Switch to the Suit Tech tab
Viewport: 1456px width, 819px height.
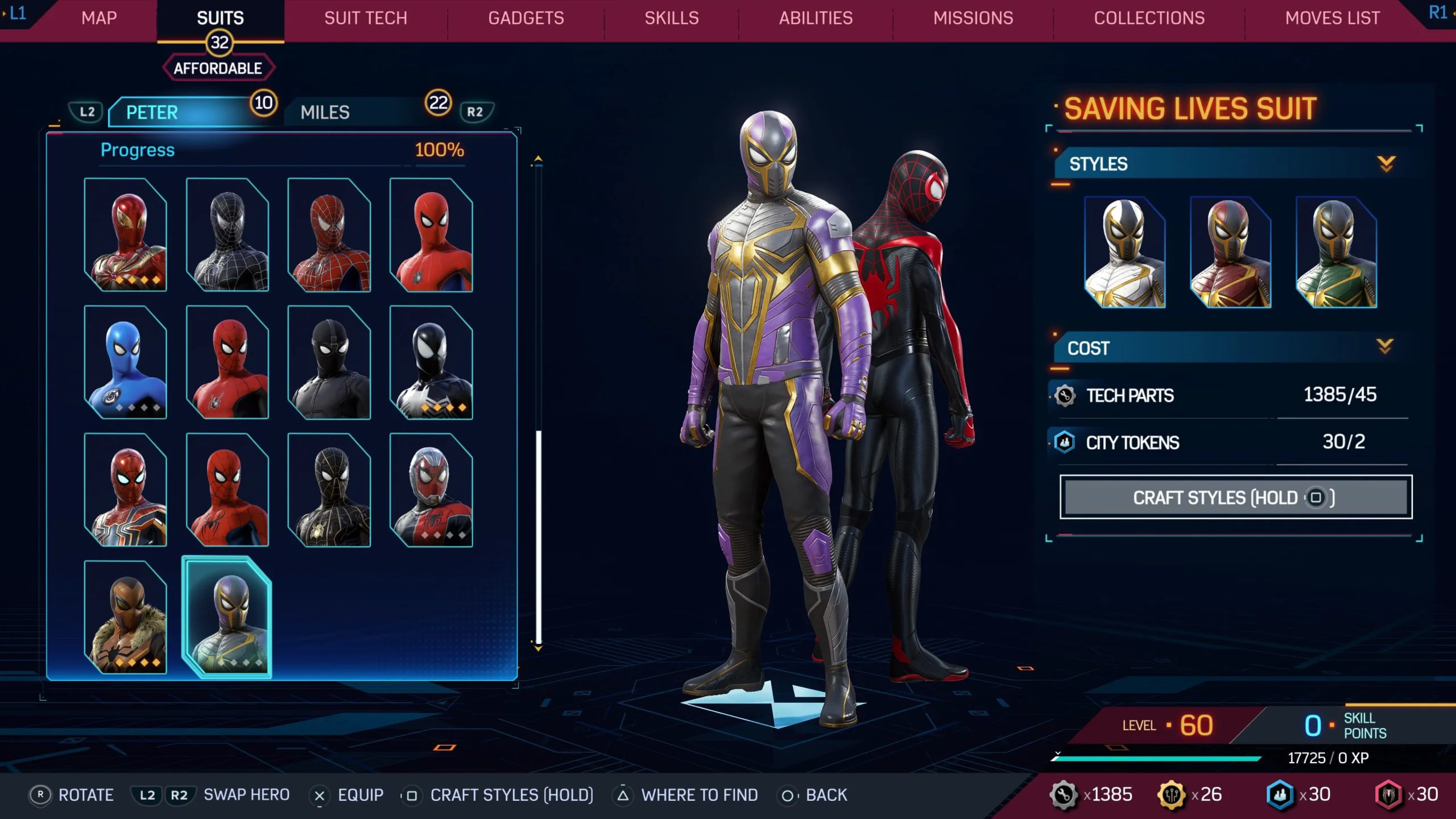[x=366, y=18]
